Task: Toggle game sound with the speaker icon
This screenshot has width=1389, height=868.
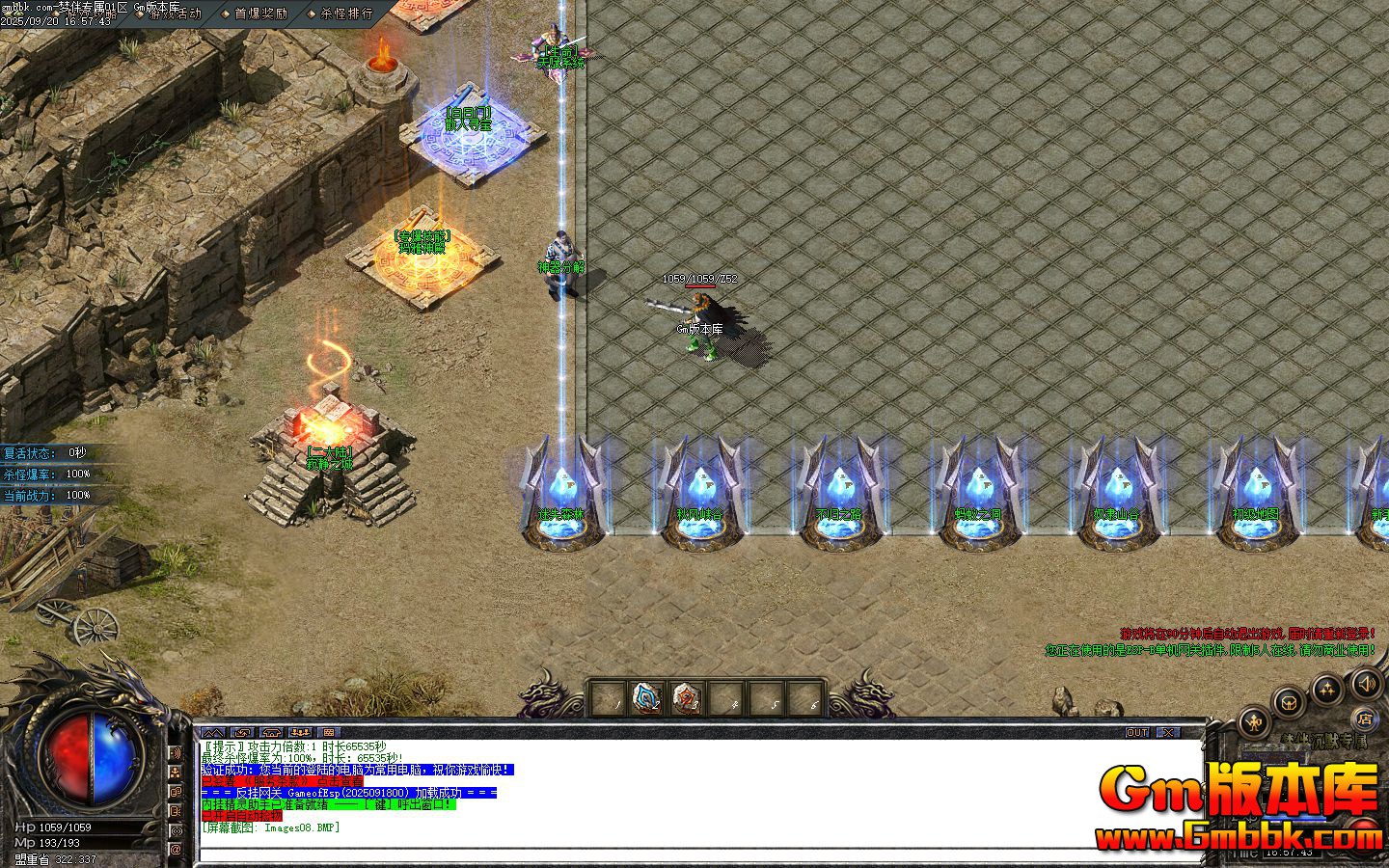Action: point(1366,686)
